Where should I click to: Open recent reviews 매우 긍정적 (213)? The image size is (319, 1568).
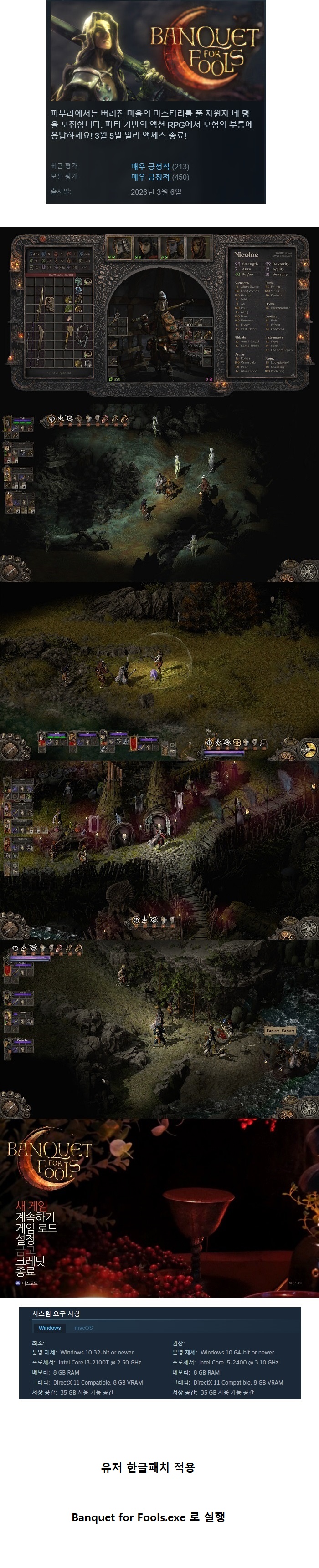click(159, 166)
